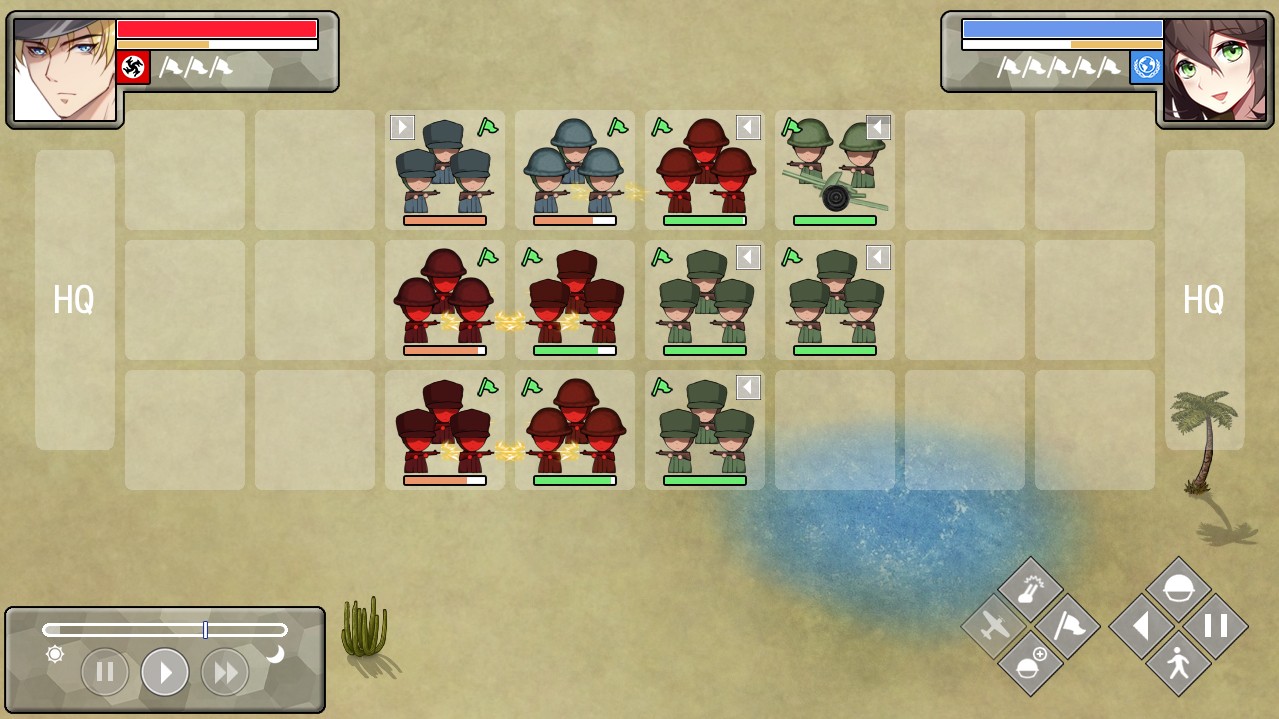
Task: Select the flag order diamond button
Action: coord(1067,627)
